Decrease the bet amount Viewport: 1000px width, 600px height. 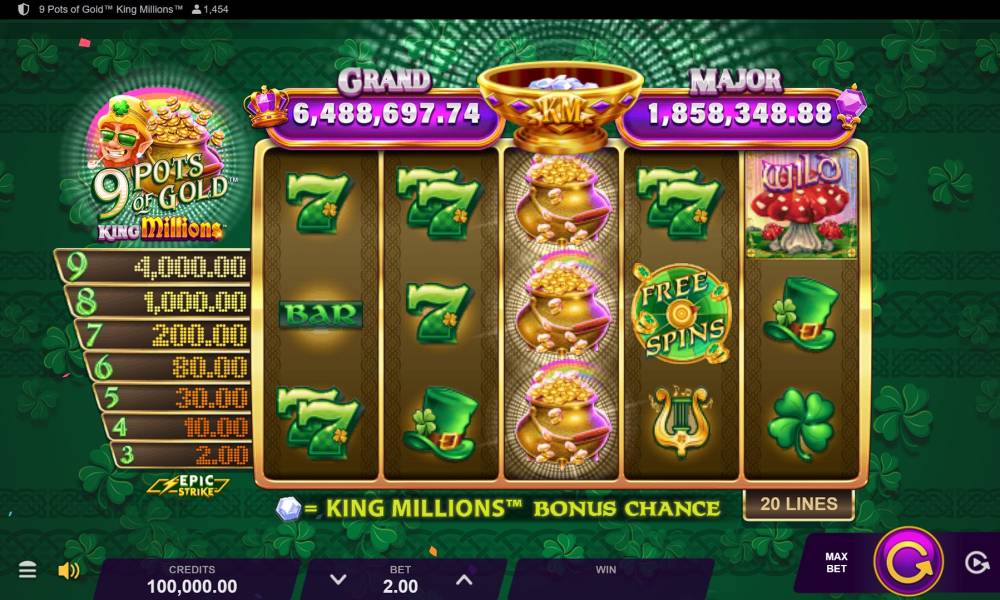[x=339, y=579]
